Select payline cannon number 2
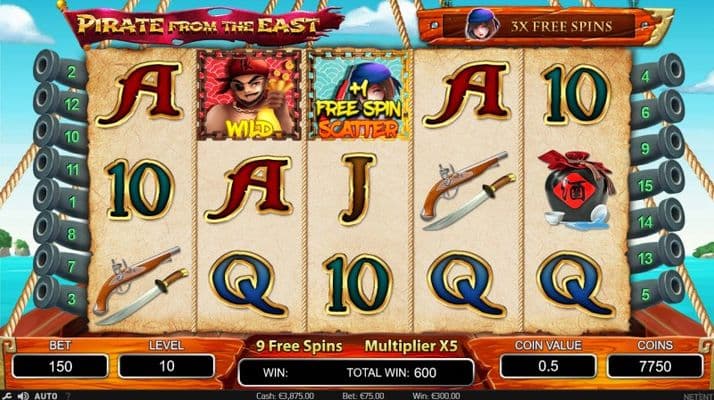 [62, 72]
